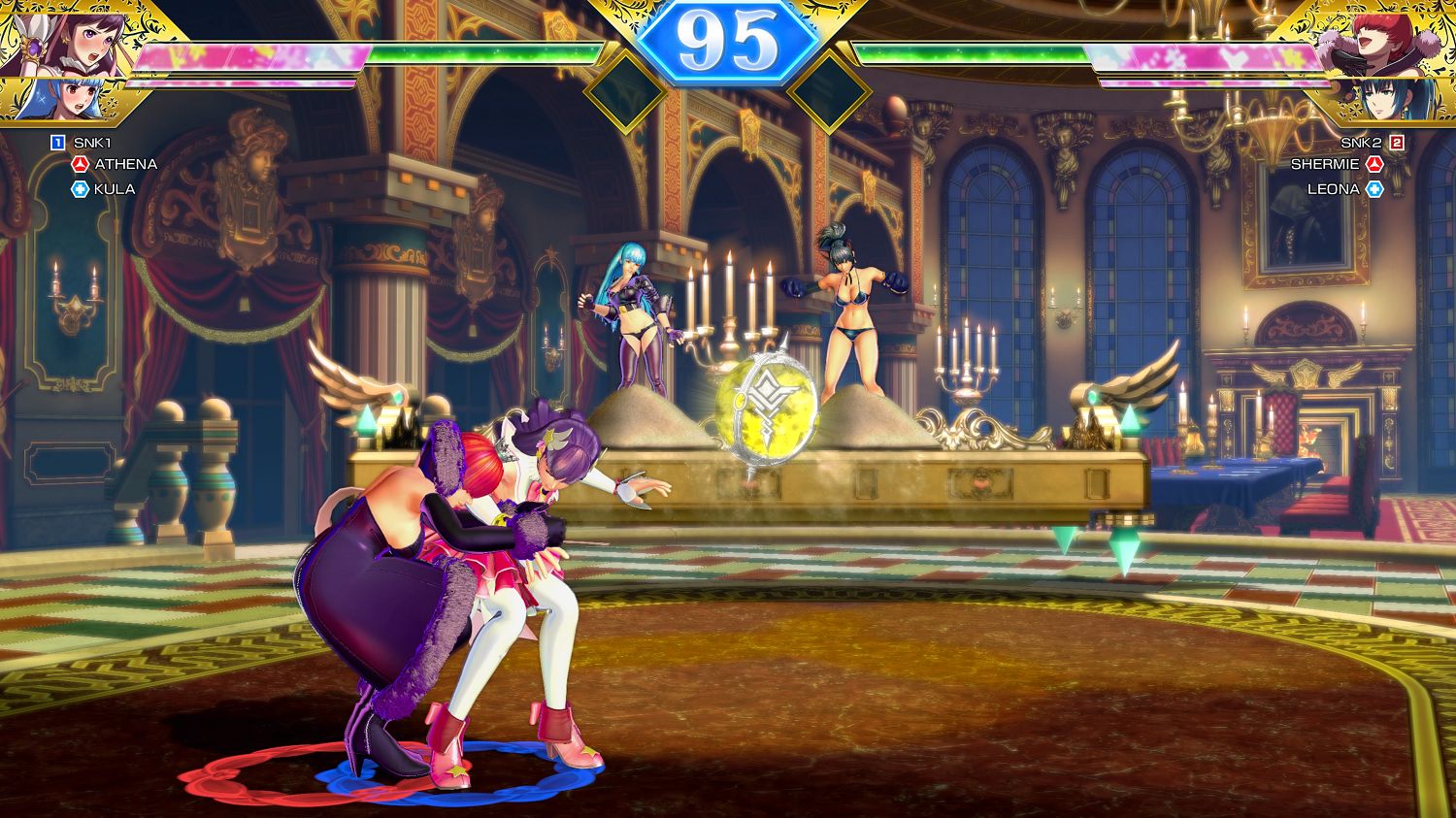Select the ATHENA name label

point(125,164)
